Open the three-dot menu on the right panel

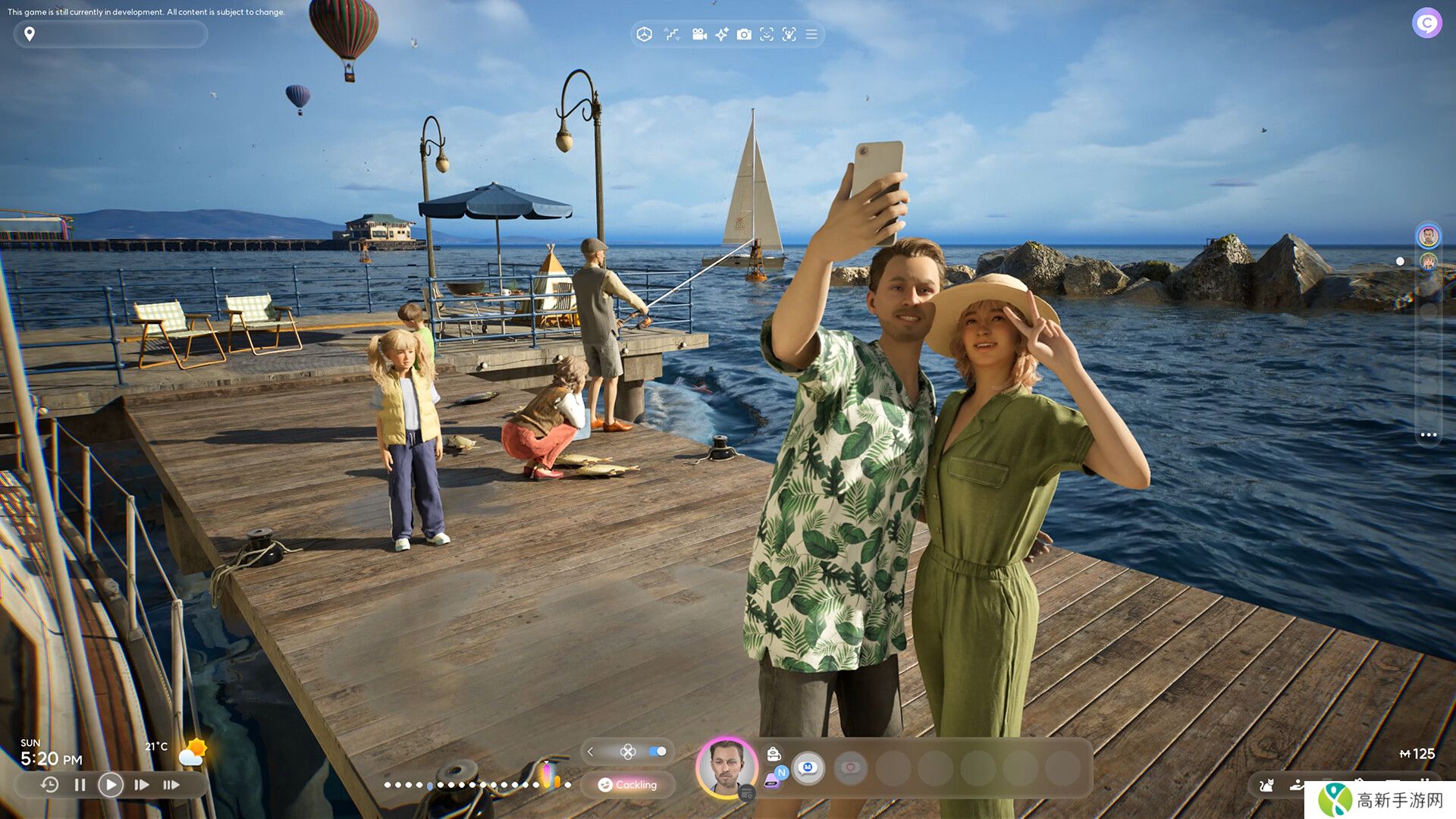1429,435
